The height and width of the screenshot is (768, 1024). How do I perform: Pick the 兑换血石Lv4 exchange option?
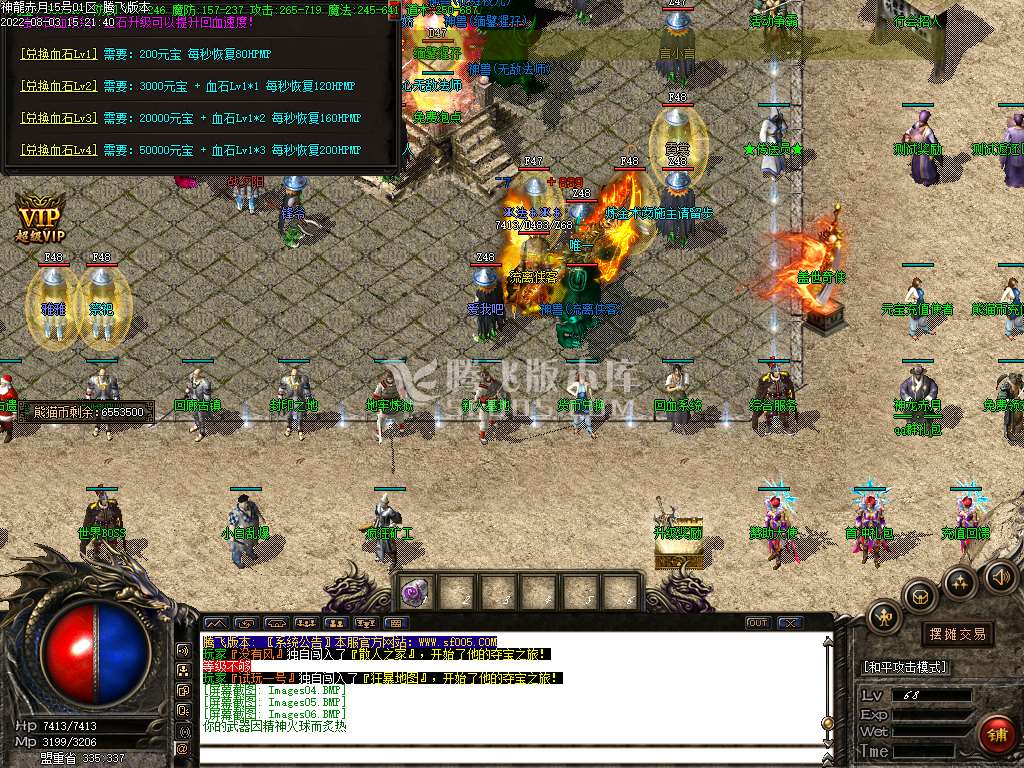point(58,150)
